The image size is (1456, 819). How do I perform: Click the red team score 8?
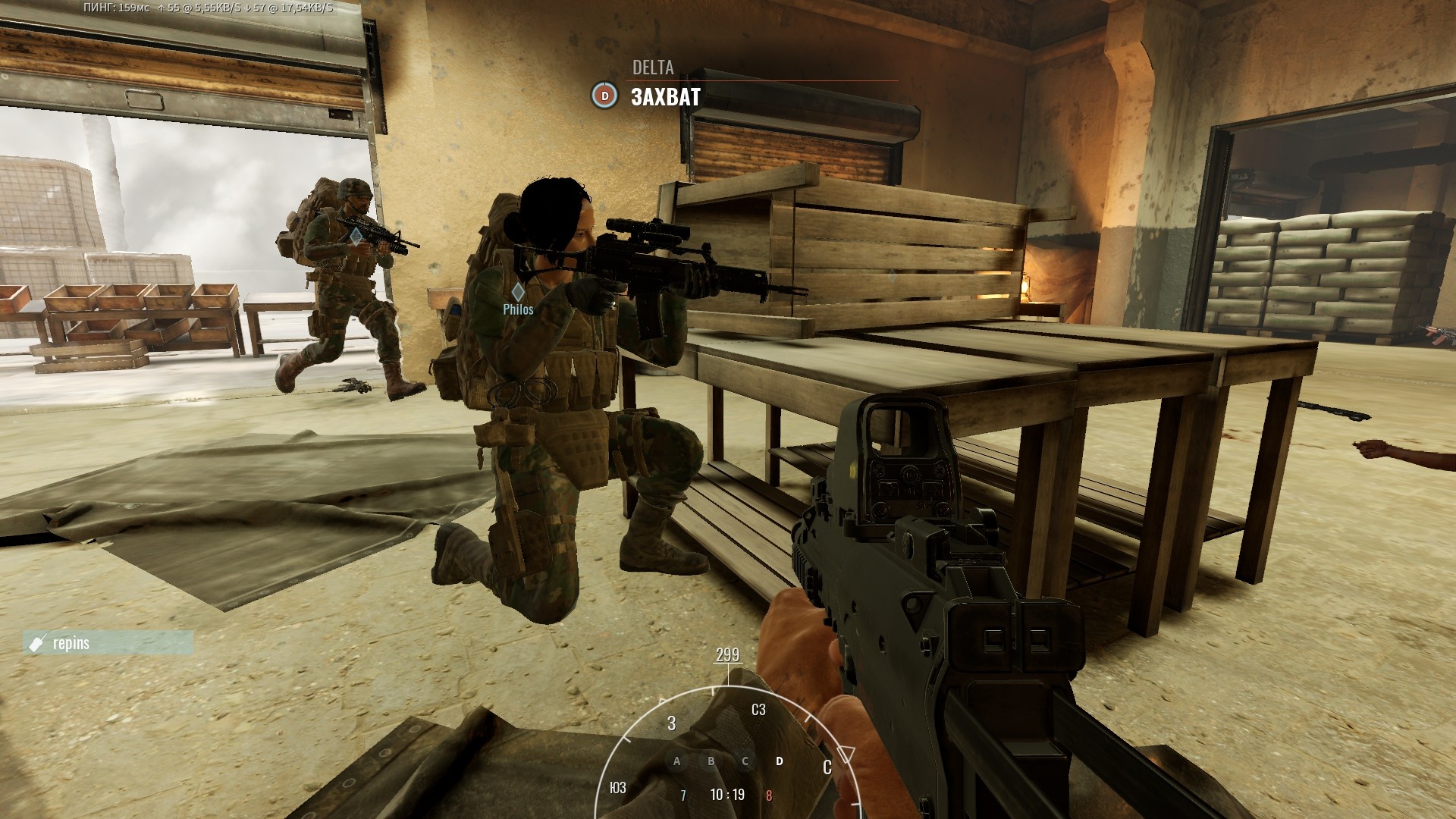(x=767, y=794)
